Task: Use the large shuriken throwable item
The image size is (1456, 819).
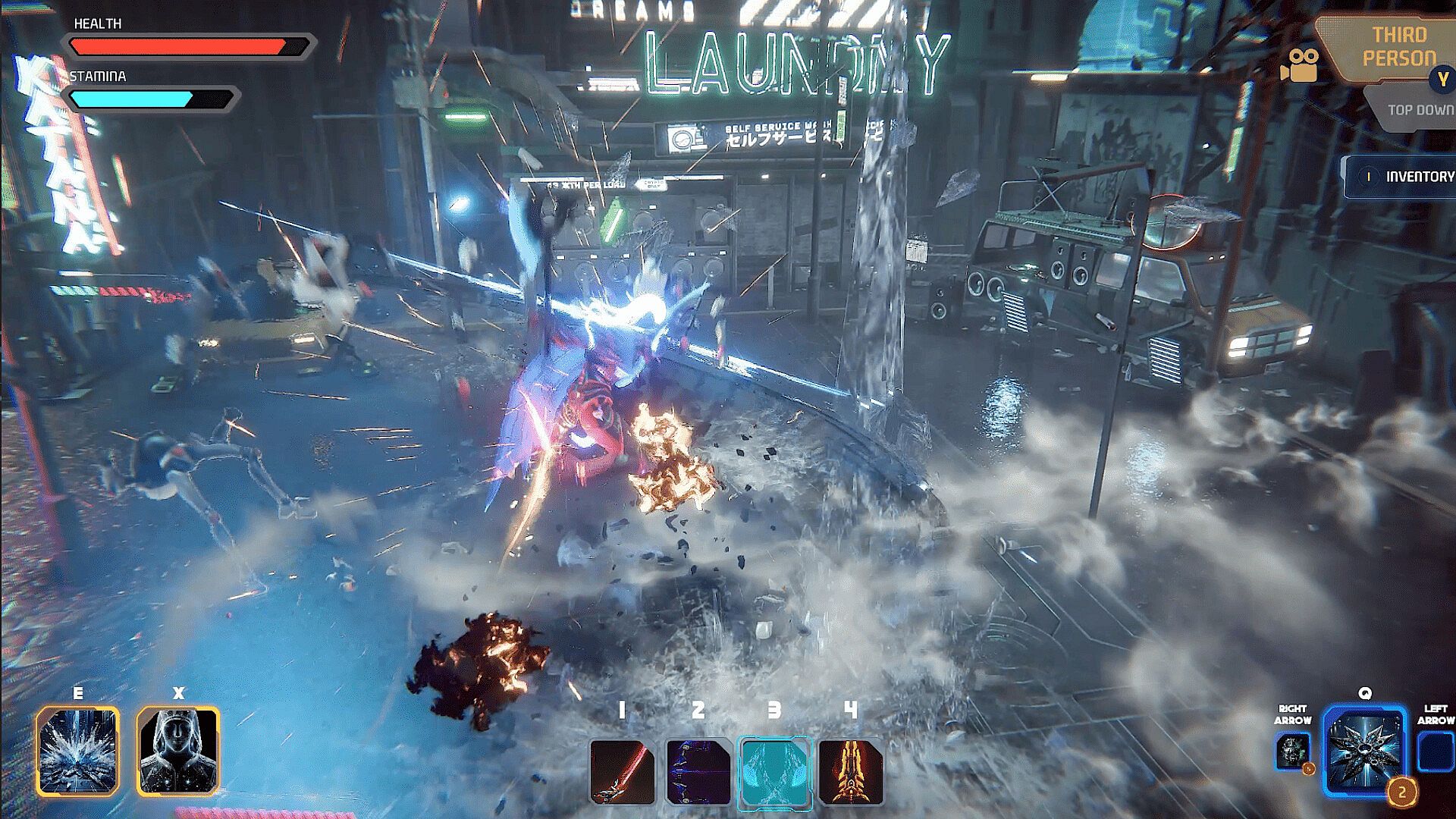Action: point(1363,751)
